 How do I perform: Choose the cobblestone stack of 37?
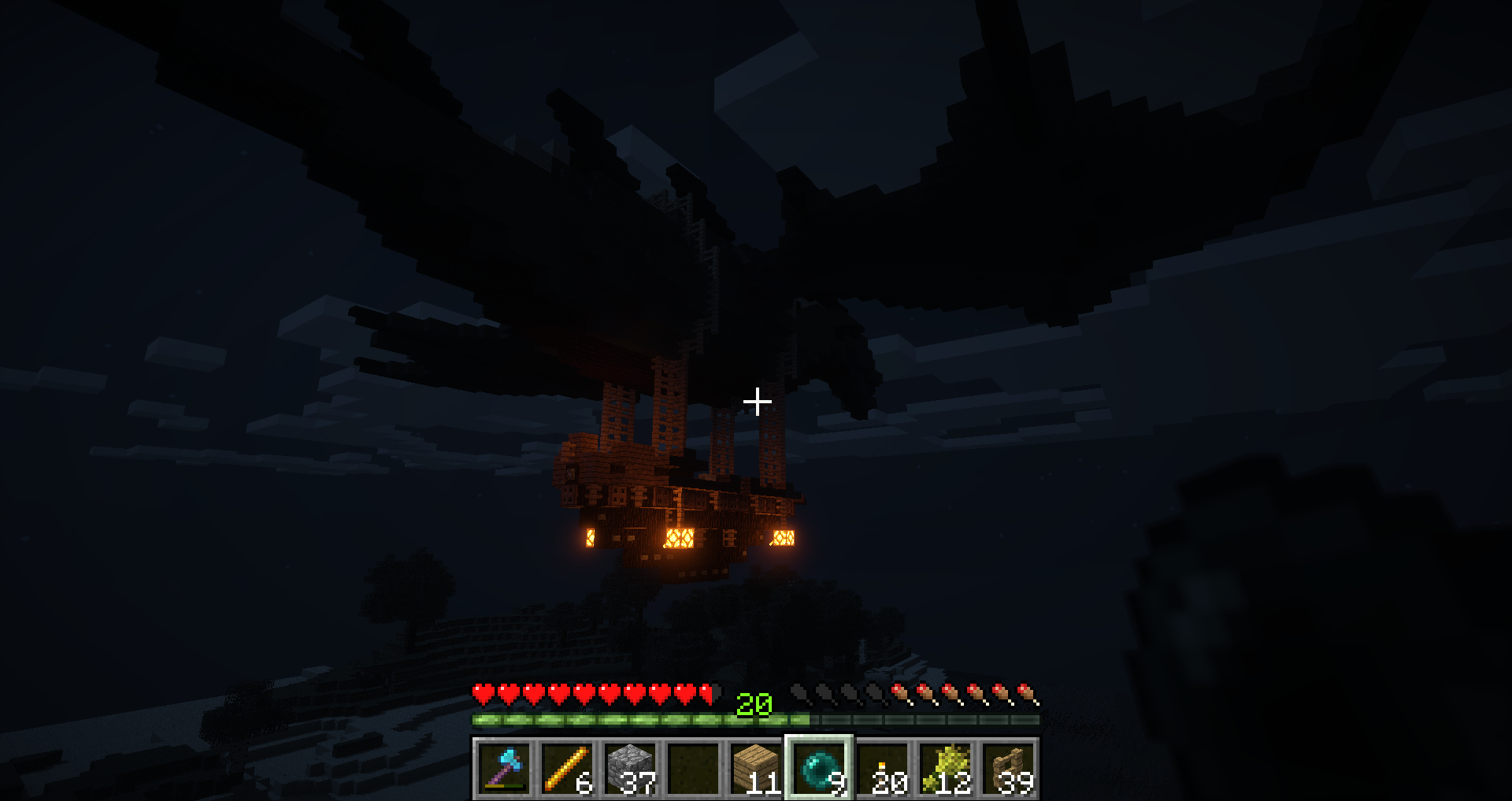click(x=629, y=768)
